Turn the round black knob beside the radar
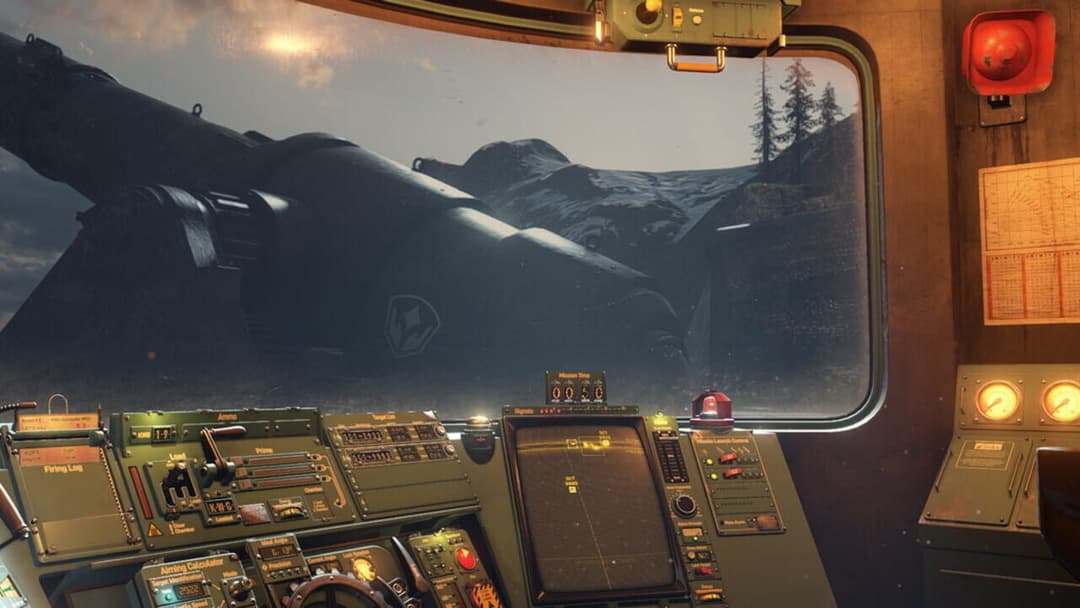This screenshot has width=1080, height=608. [684, 505]
